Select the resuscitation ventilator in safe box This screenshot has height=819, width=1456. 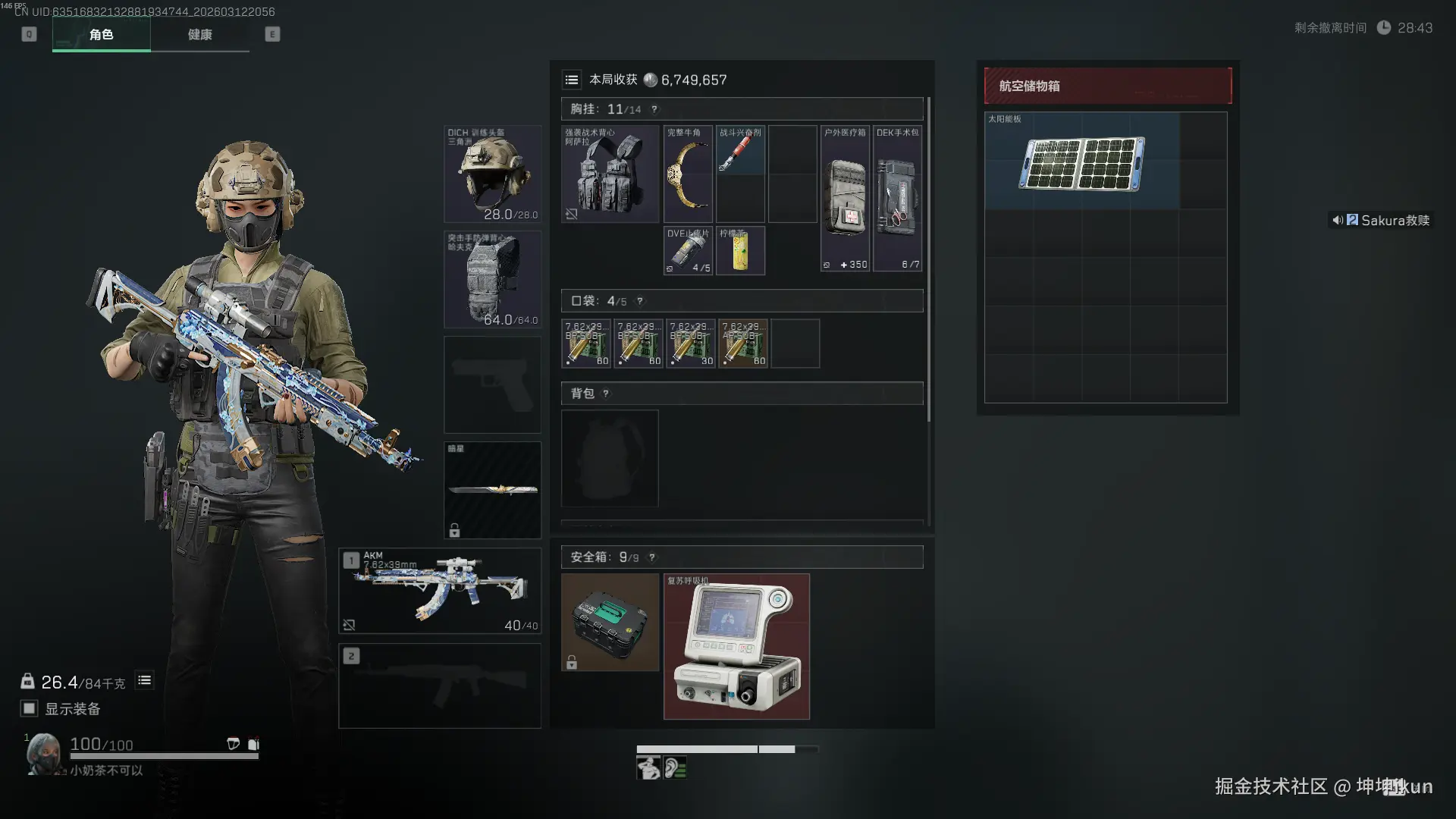click(x=736, y=646)
